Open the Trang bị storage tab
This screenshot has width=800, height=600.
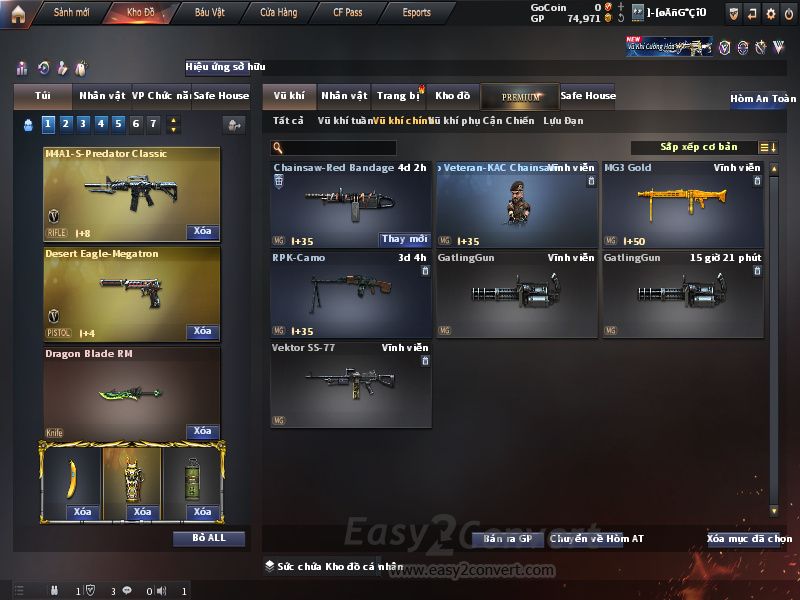[x=398, y=96]
